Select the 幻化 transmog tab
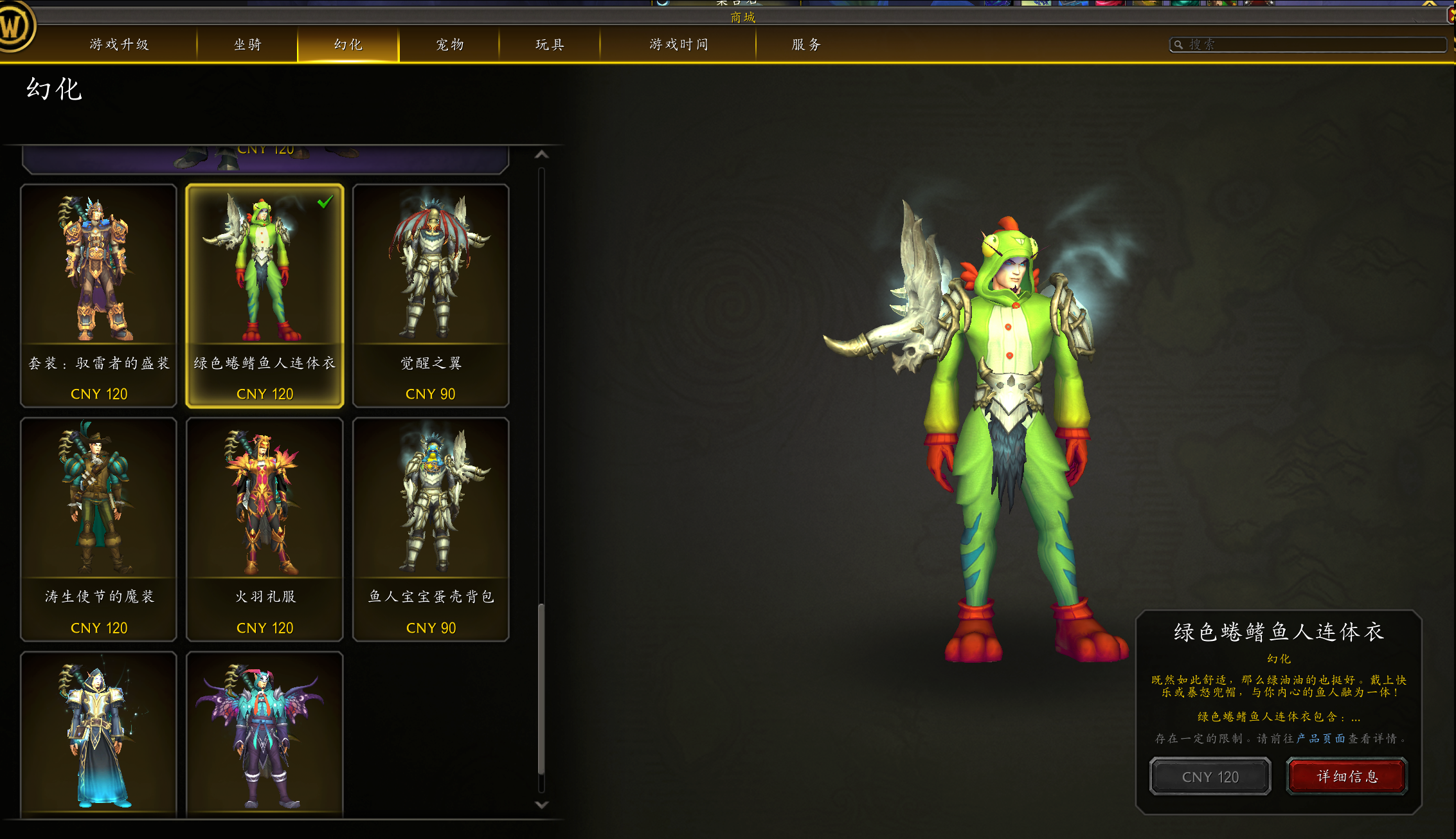The height and width of the screenshot is (839, 1456). pyautogui.click(x=348, y=44)
